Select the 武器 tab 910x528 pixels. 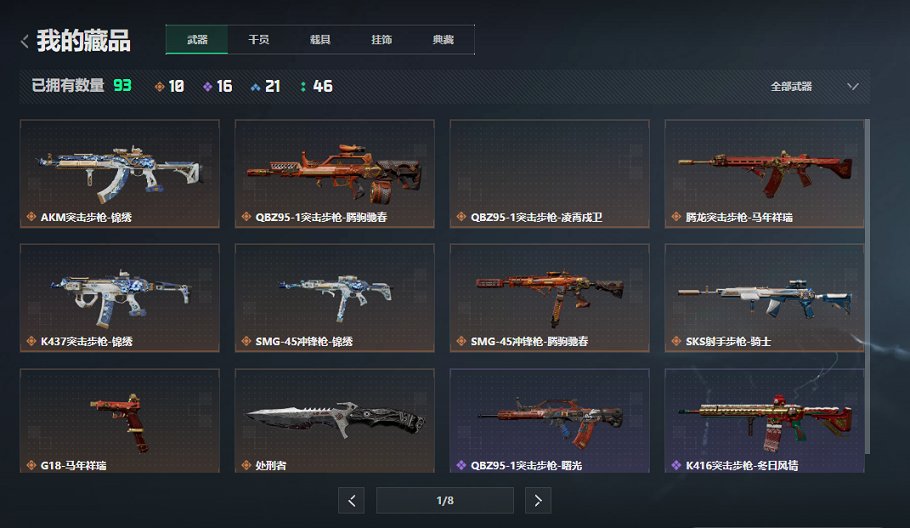click(x=197, y=40)
